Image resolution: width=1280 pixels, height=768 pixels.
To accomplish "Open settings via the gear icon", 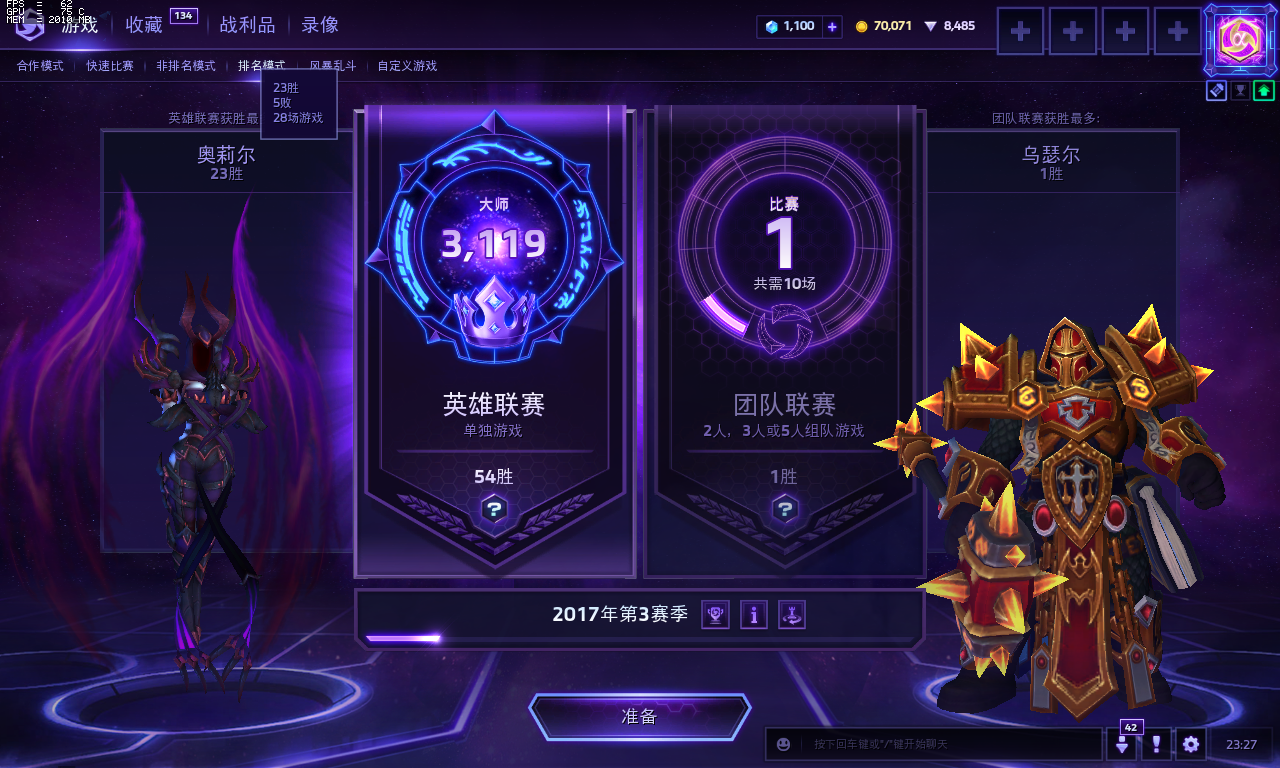I will (1190, 744).
